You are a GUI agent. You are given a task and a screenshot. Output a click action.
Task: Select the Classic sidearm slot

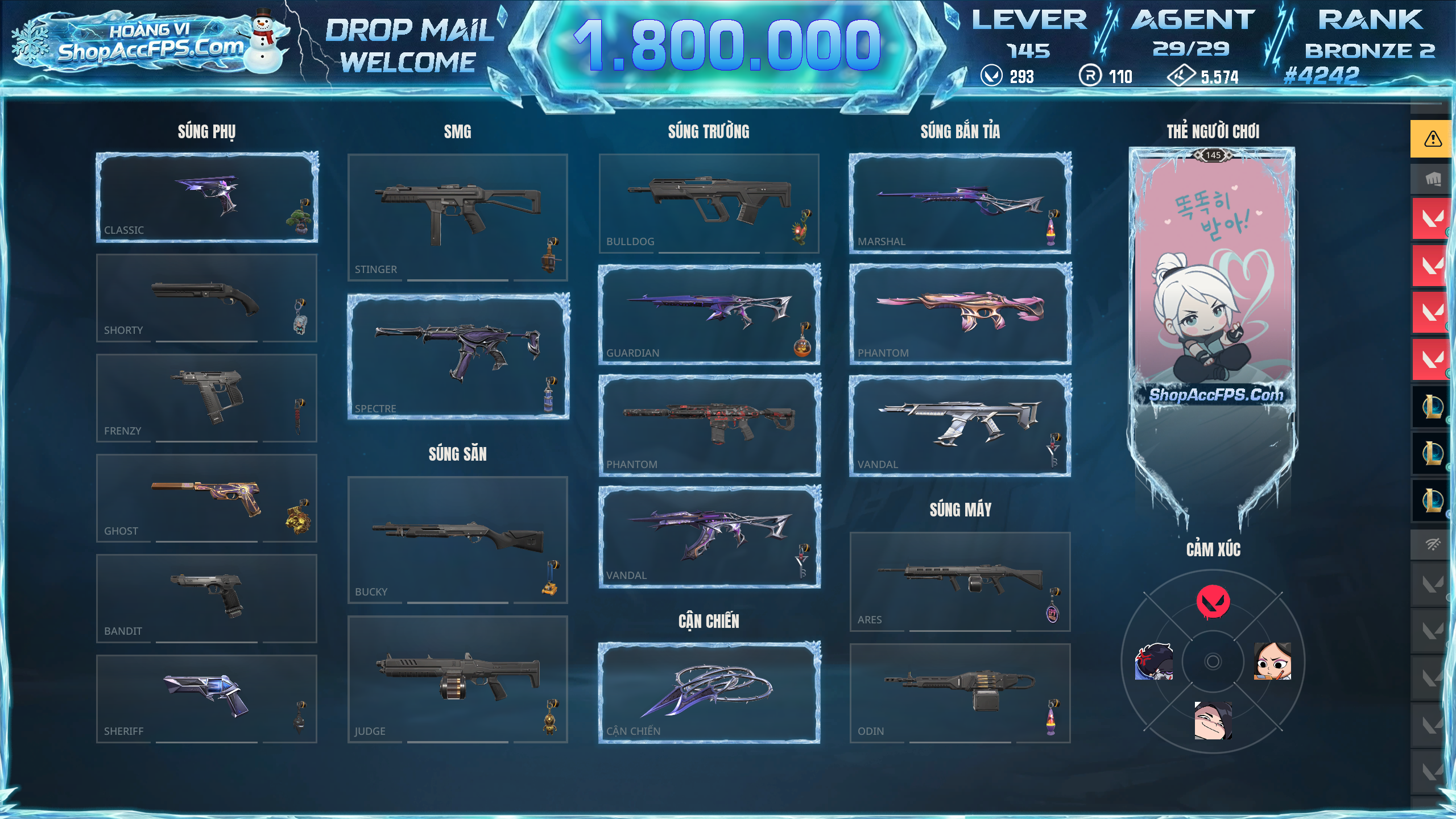click(x=206, y=197)
